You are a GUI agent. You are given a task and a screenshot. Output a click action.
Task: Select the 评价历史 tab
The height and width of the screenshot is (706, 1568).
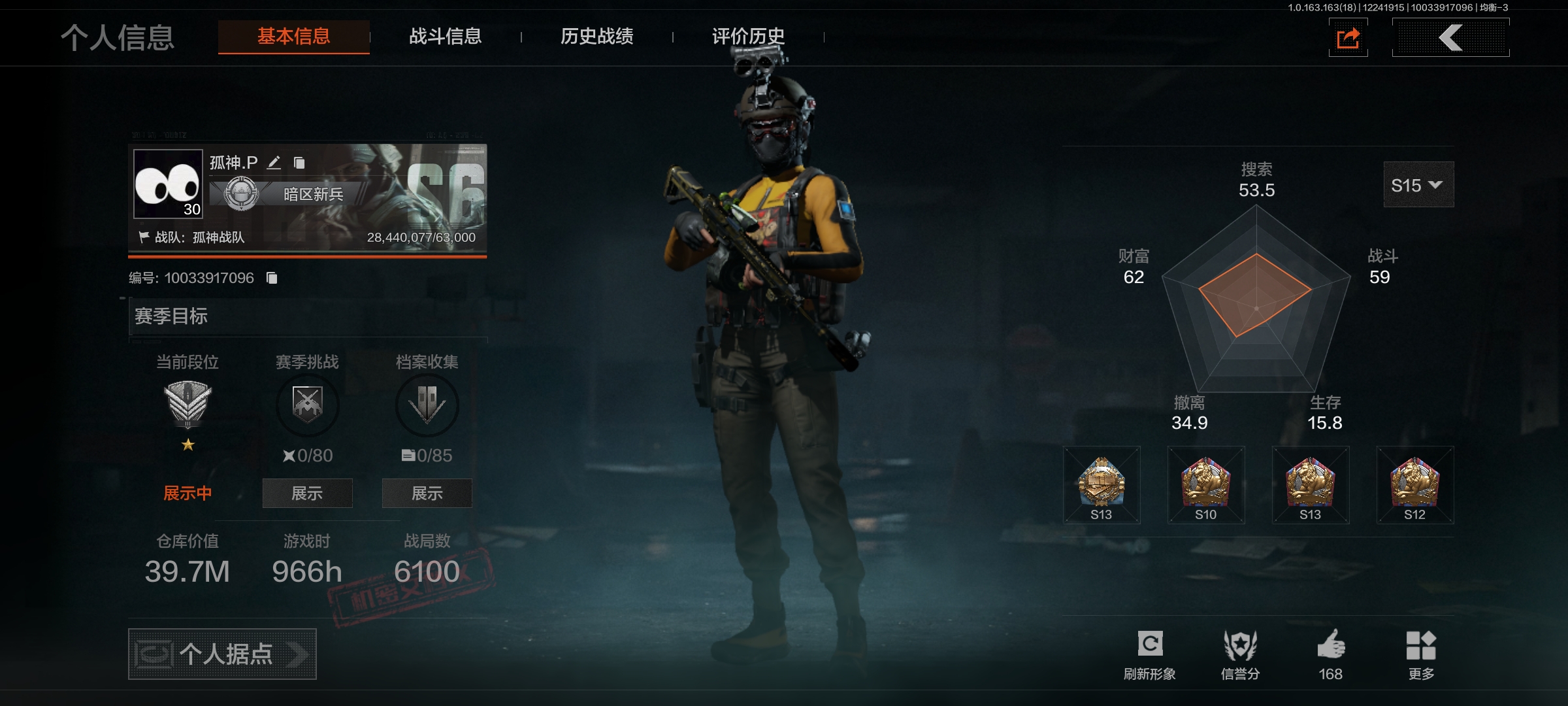coord(748,37)
